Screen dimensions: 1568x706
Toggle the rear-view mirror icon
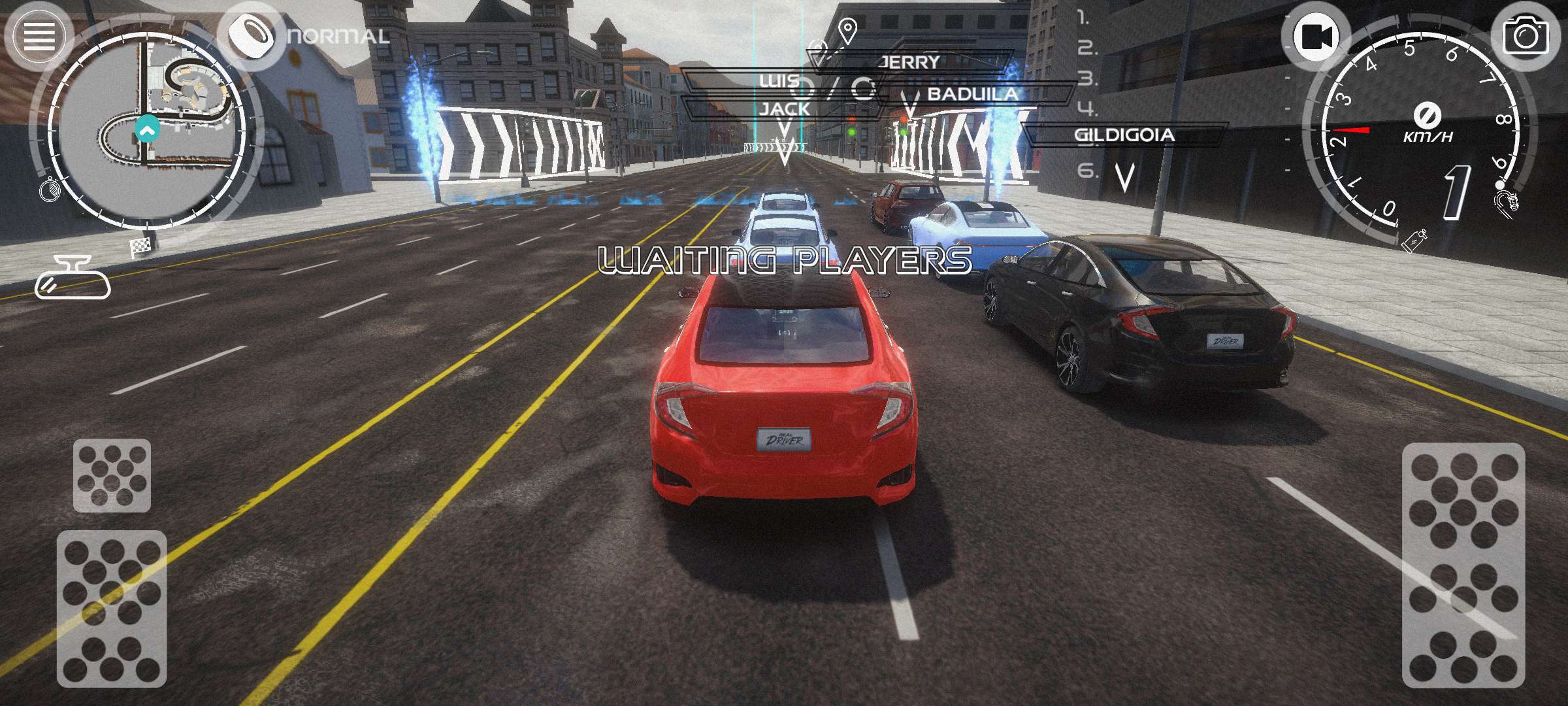[x=73, y=278]
